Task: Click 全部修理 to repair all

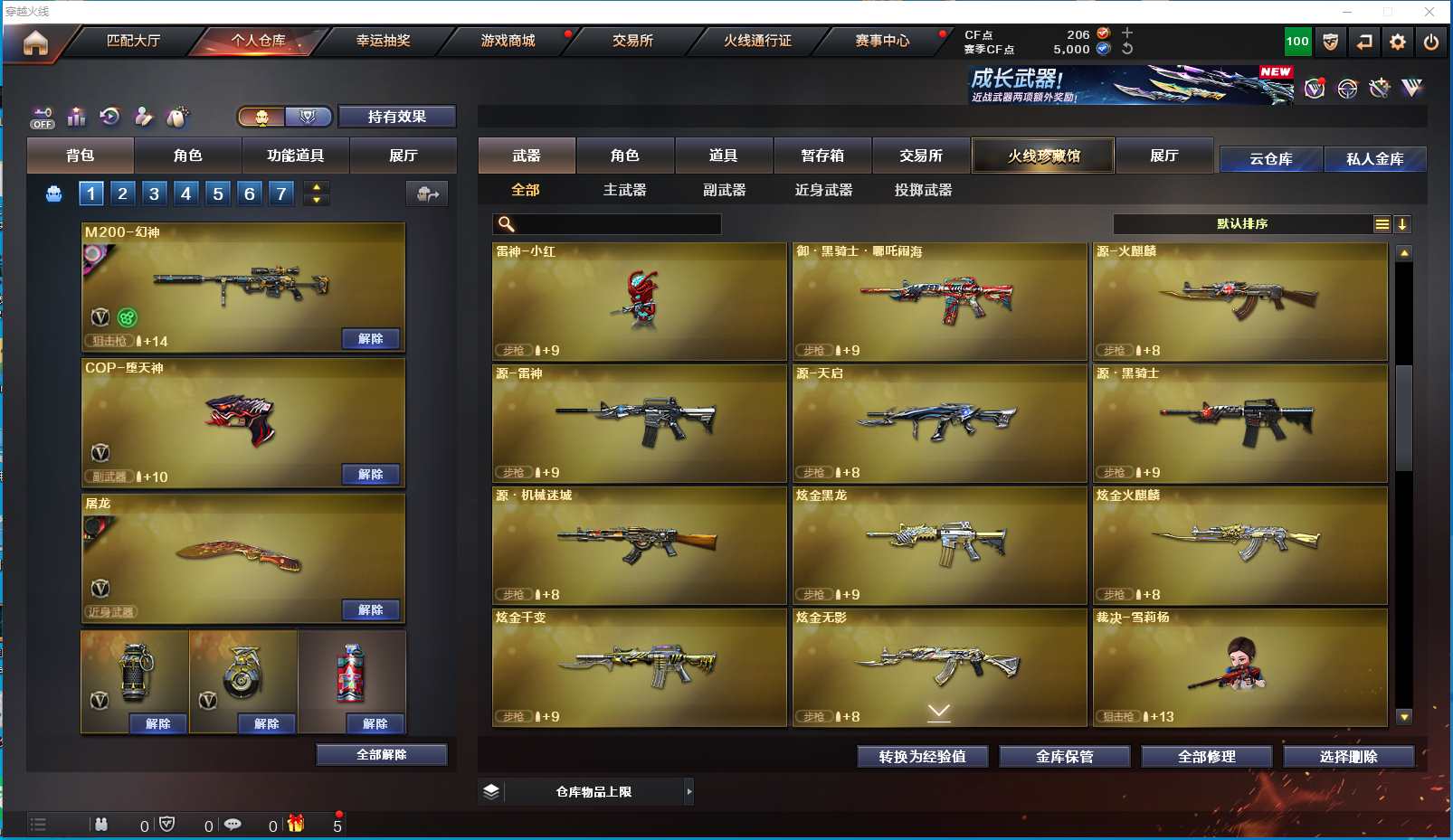Action: (1206, 757)
